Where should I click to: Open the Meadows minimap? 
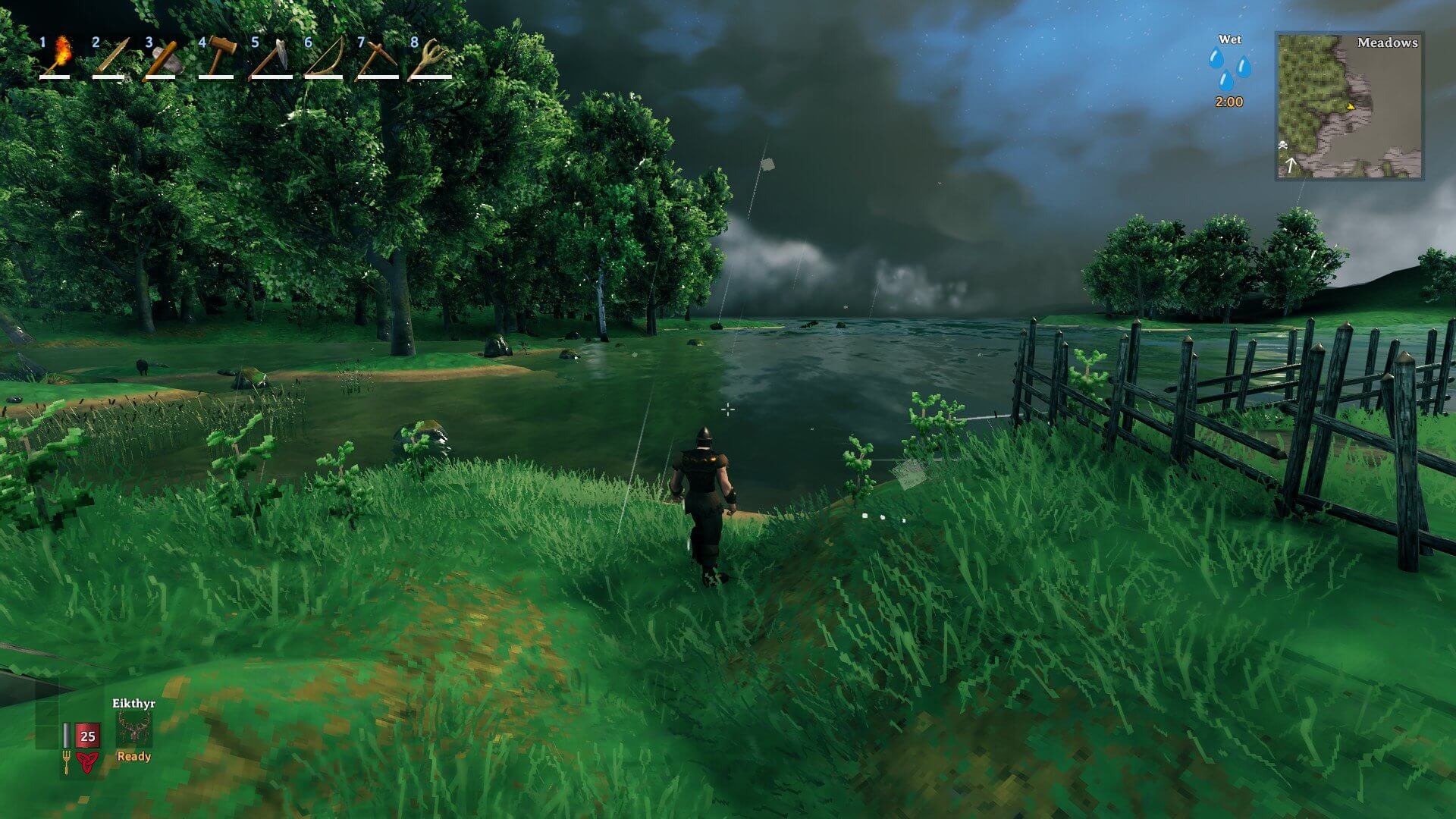[1349, 105]
